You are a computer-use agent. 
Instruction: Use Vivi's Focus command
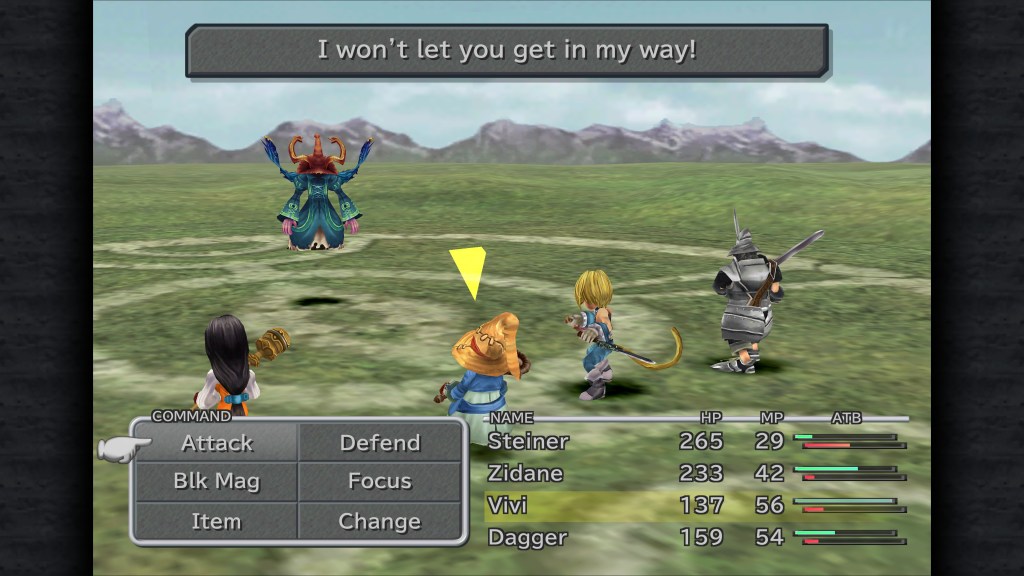coord(380,482)
